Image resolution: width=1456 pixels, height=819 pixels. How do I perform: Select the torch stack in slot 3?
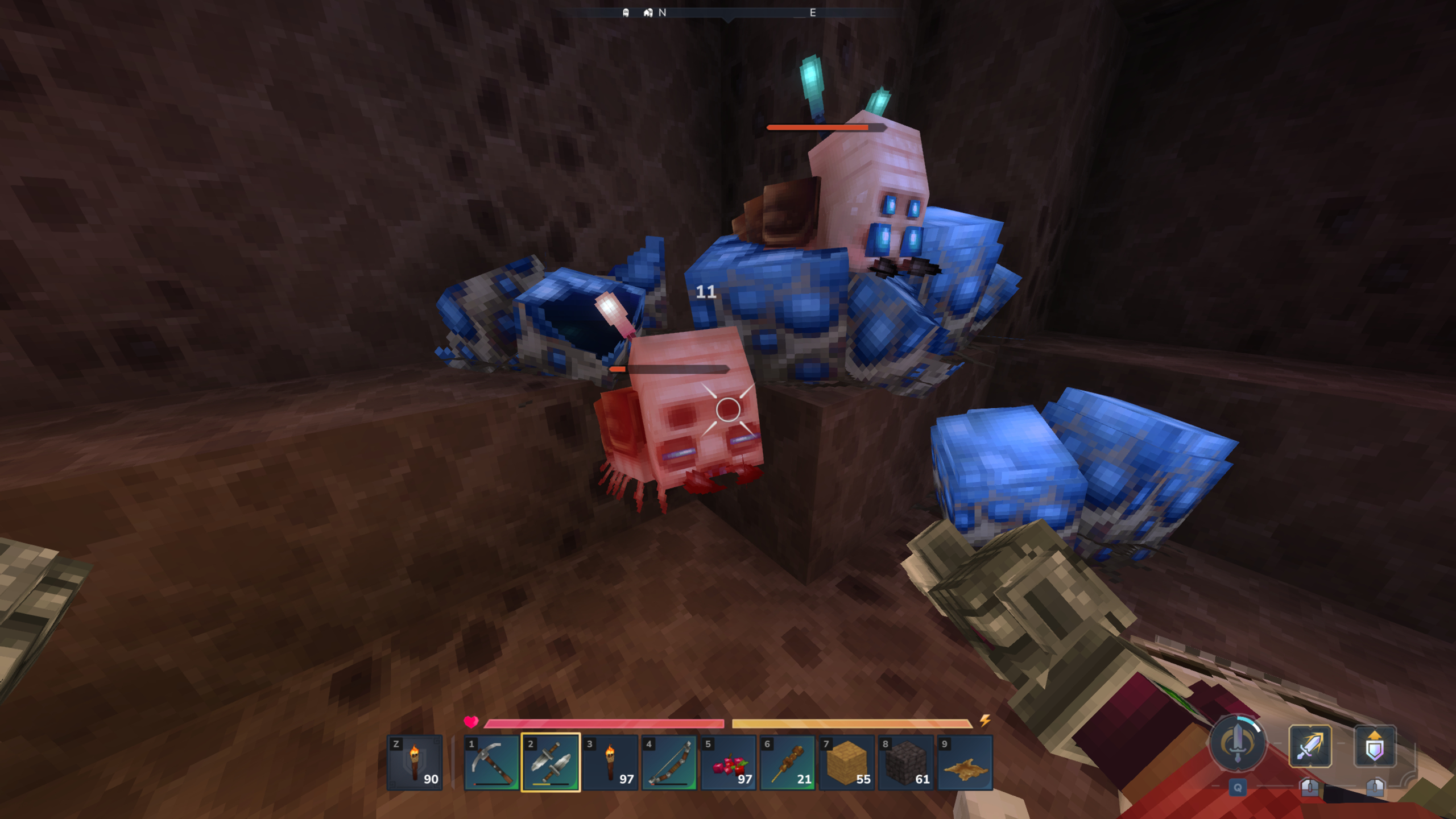click(610, 765)
